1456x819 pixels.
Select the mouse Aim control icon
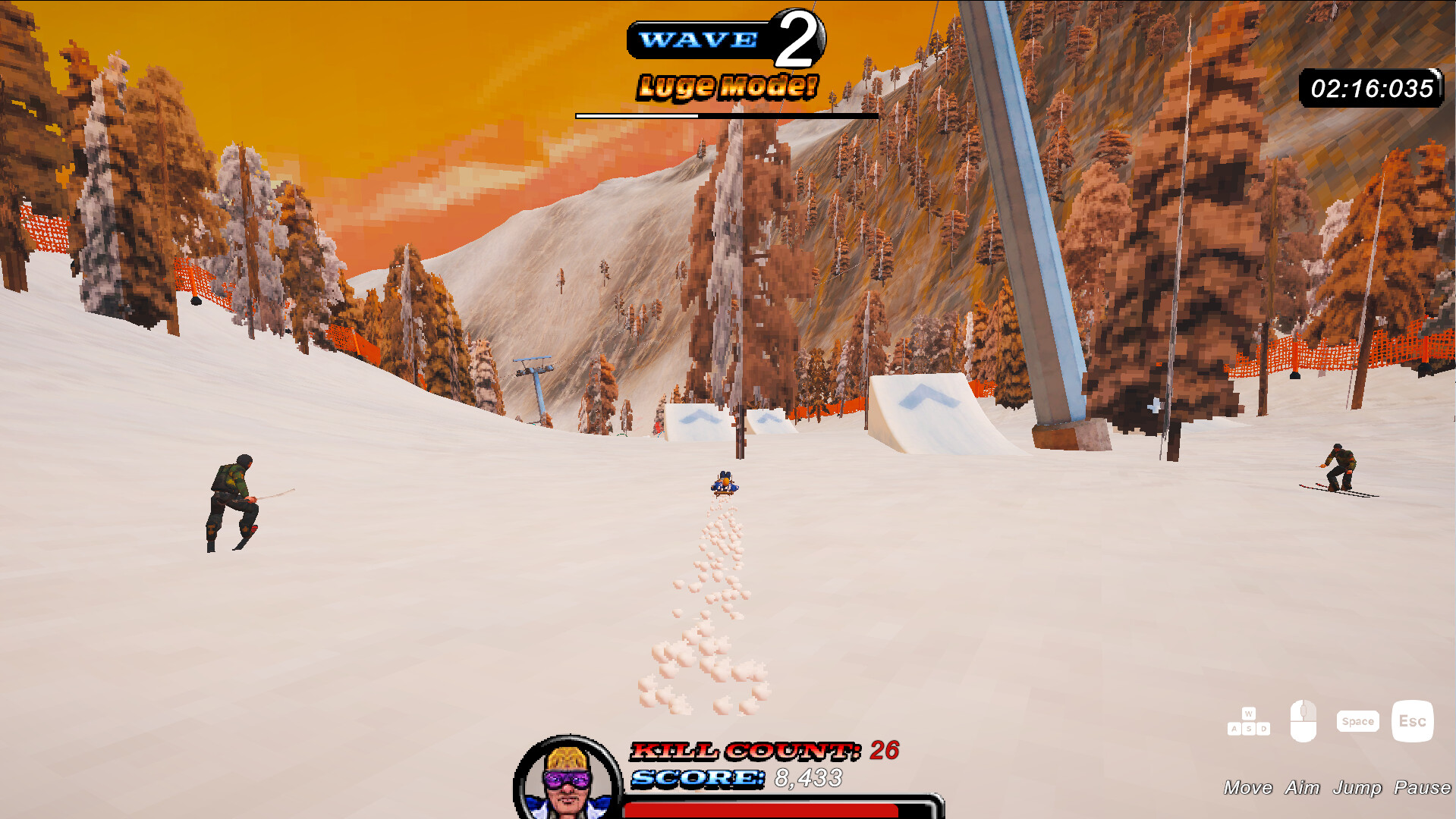(1302, 720)
